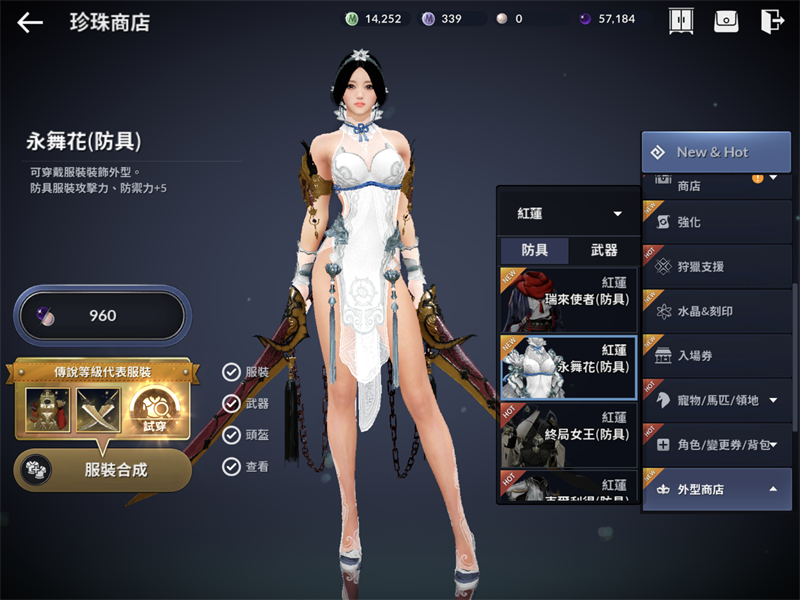Viewport: 800px width, 600px height.
Task: Switch to the 武器 tab
Action: click(x=604, y=250)
